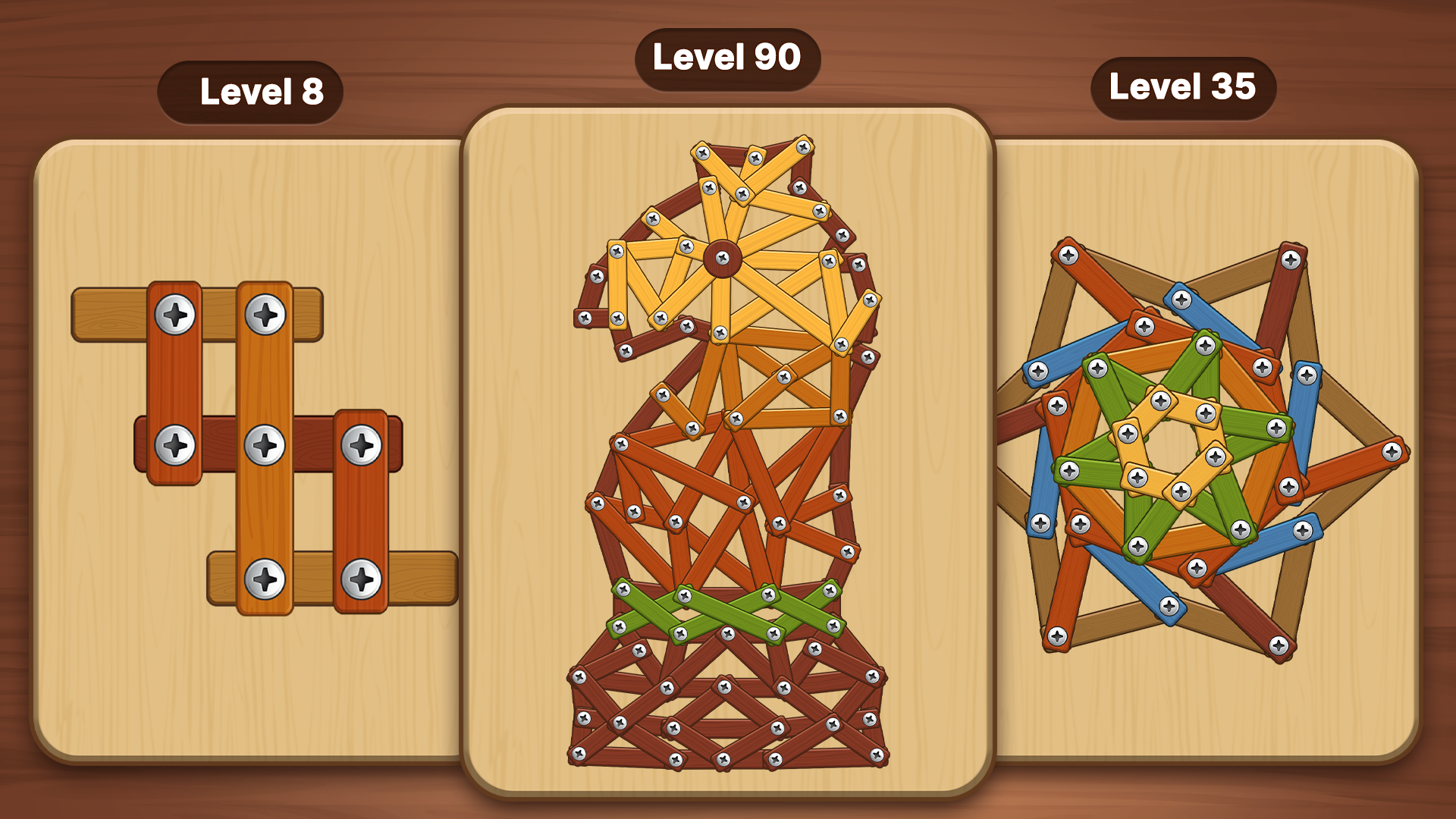
Task: Open Level 90 from its label
Action: tap(728, 56)
